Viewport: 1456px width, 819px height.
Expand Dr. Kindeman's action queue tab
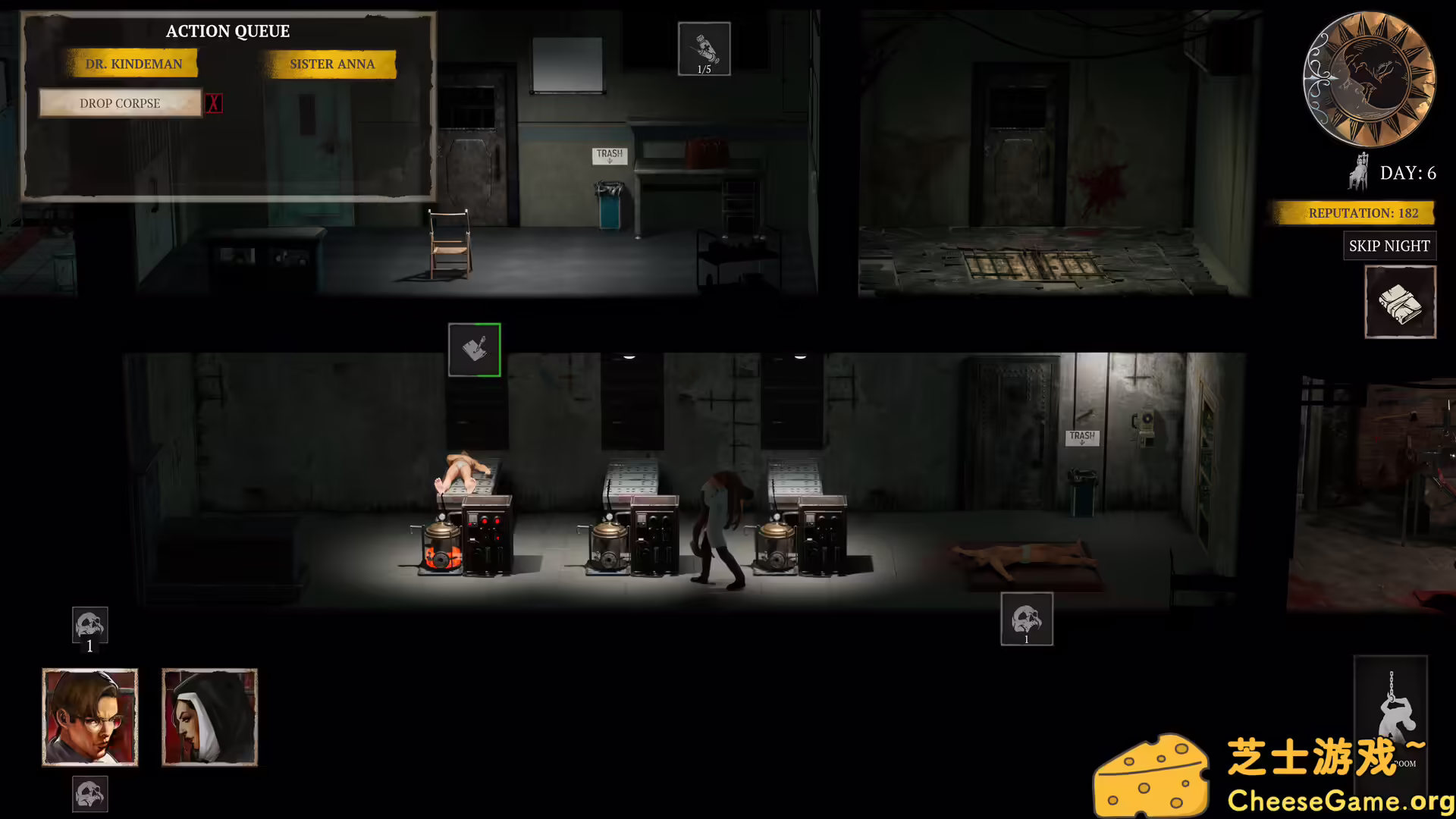point(134,63)
